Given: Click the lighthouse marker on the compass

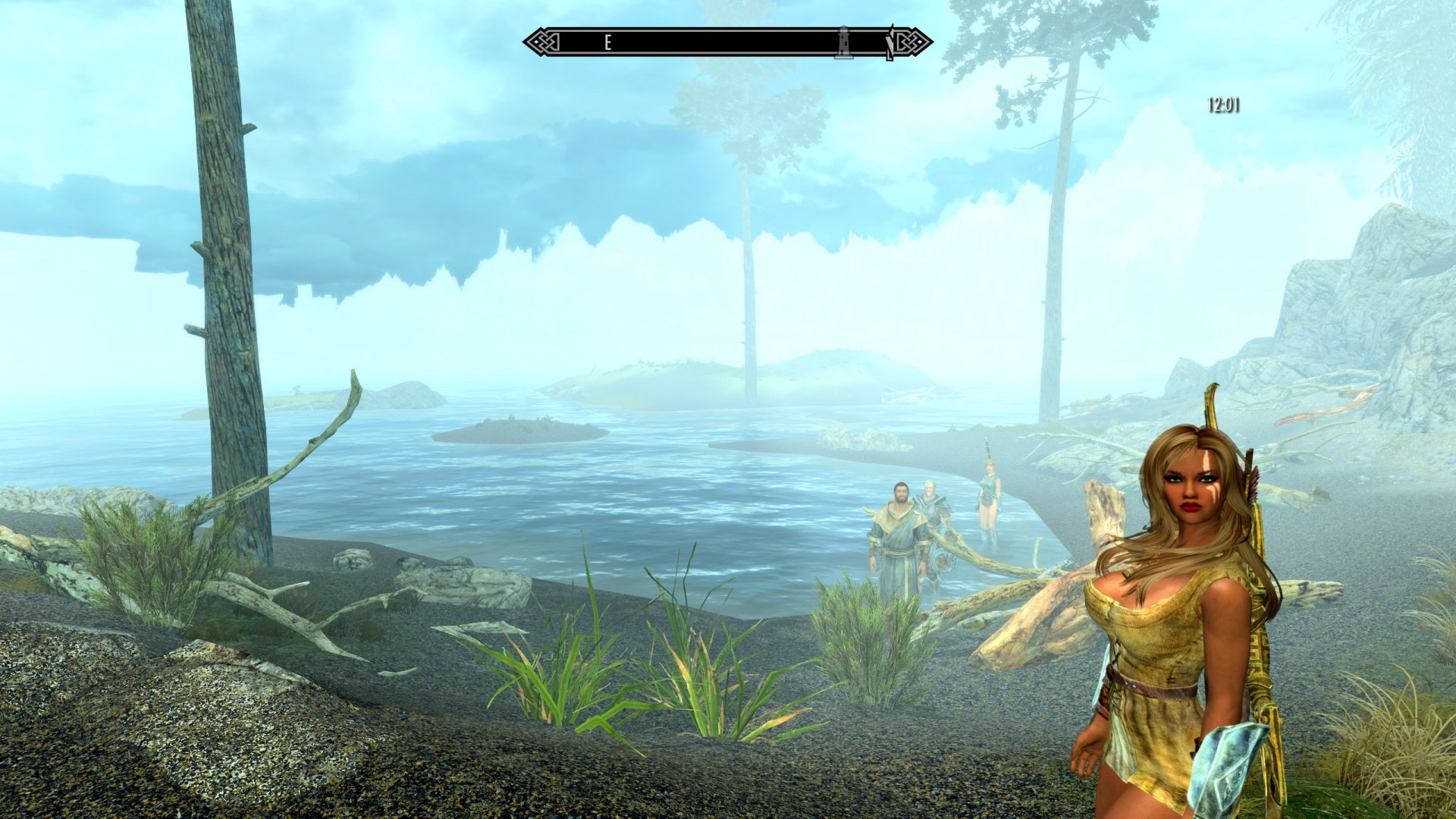Looking at the screenshot, I should pyautogui.click(x=841, y=42).
